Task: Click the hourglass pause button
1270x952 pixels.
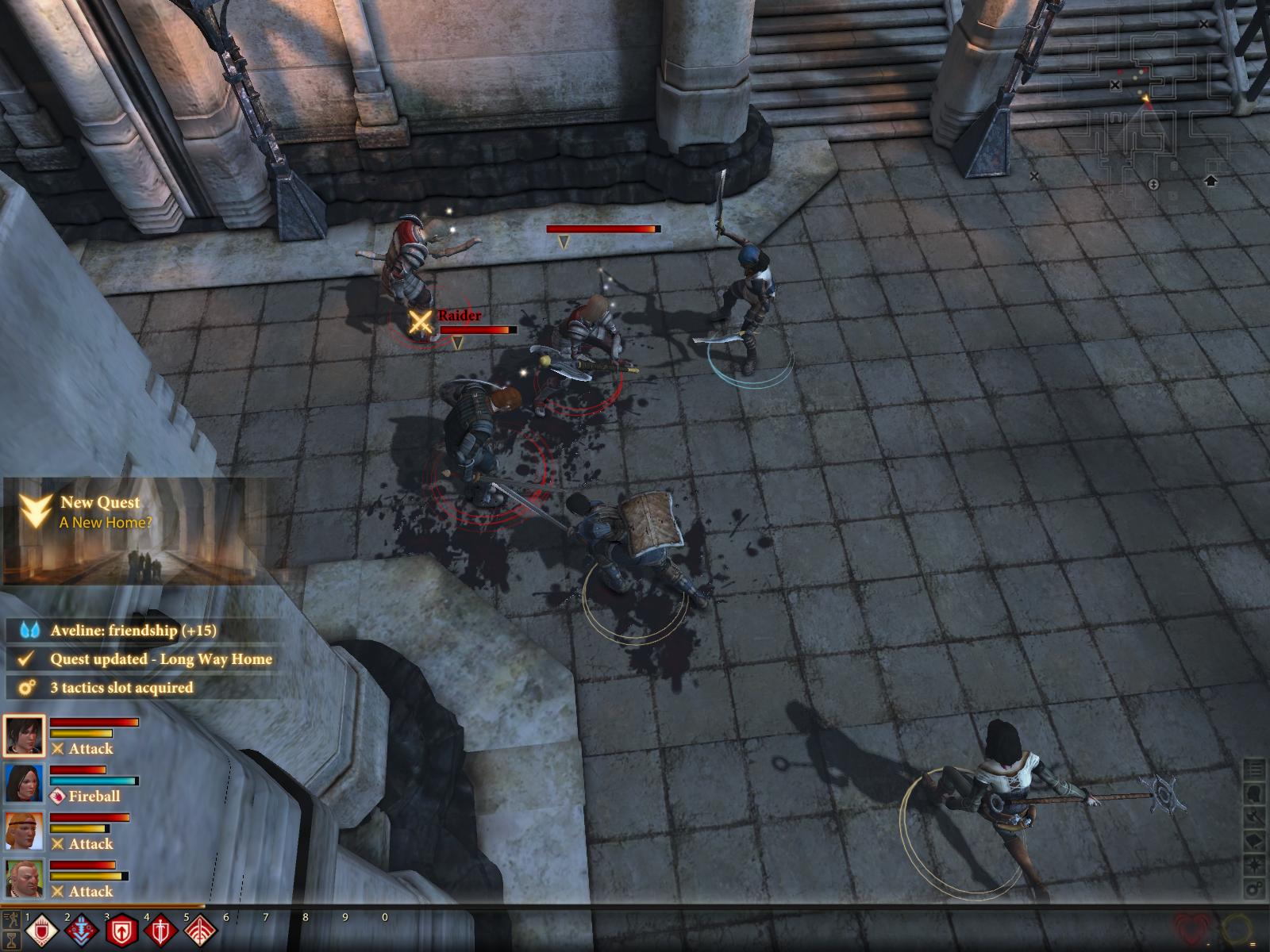Action: [x=11, y=939]
